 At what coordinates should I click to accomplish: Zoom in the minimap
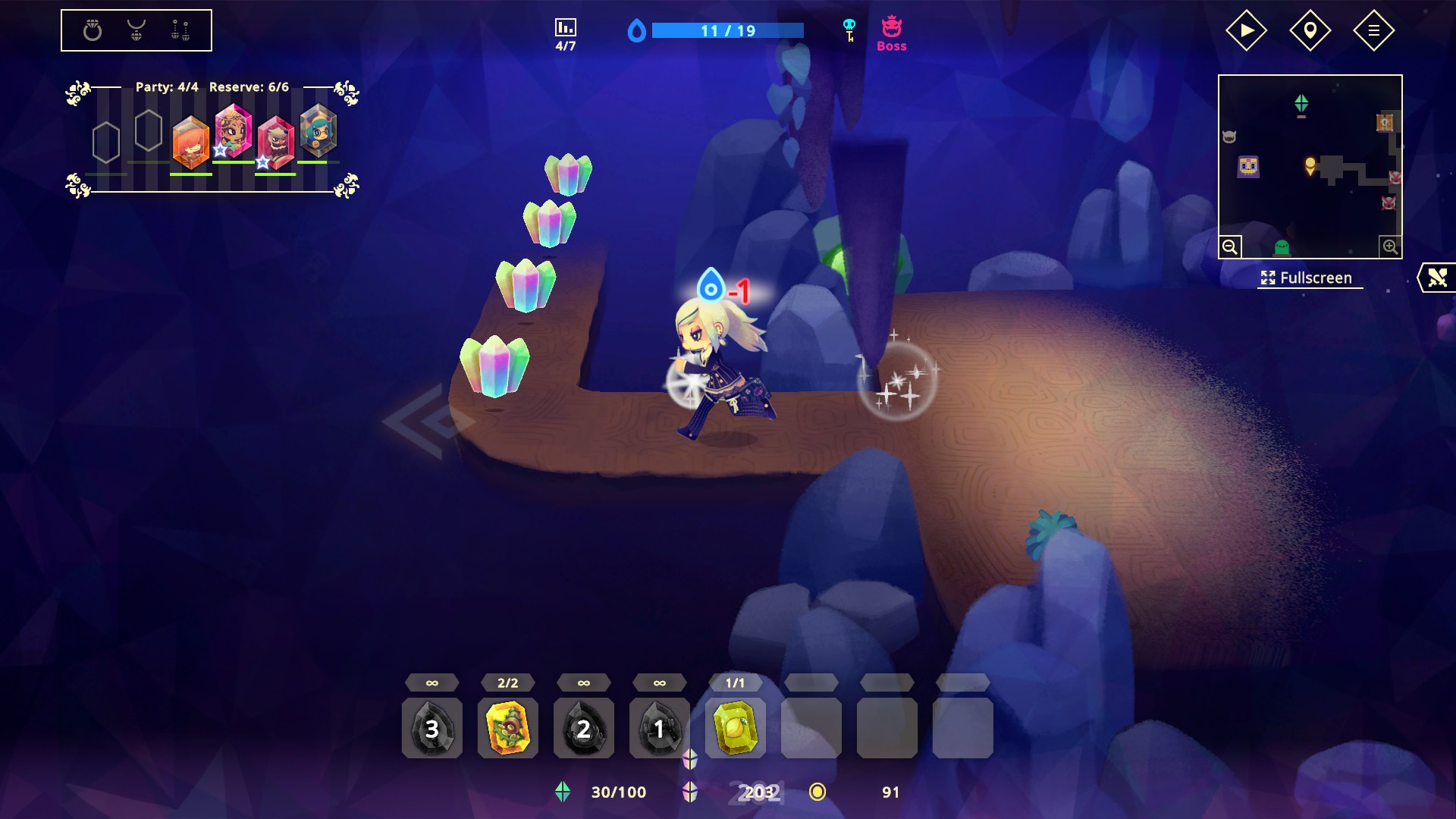point(1390,246)
